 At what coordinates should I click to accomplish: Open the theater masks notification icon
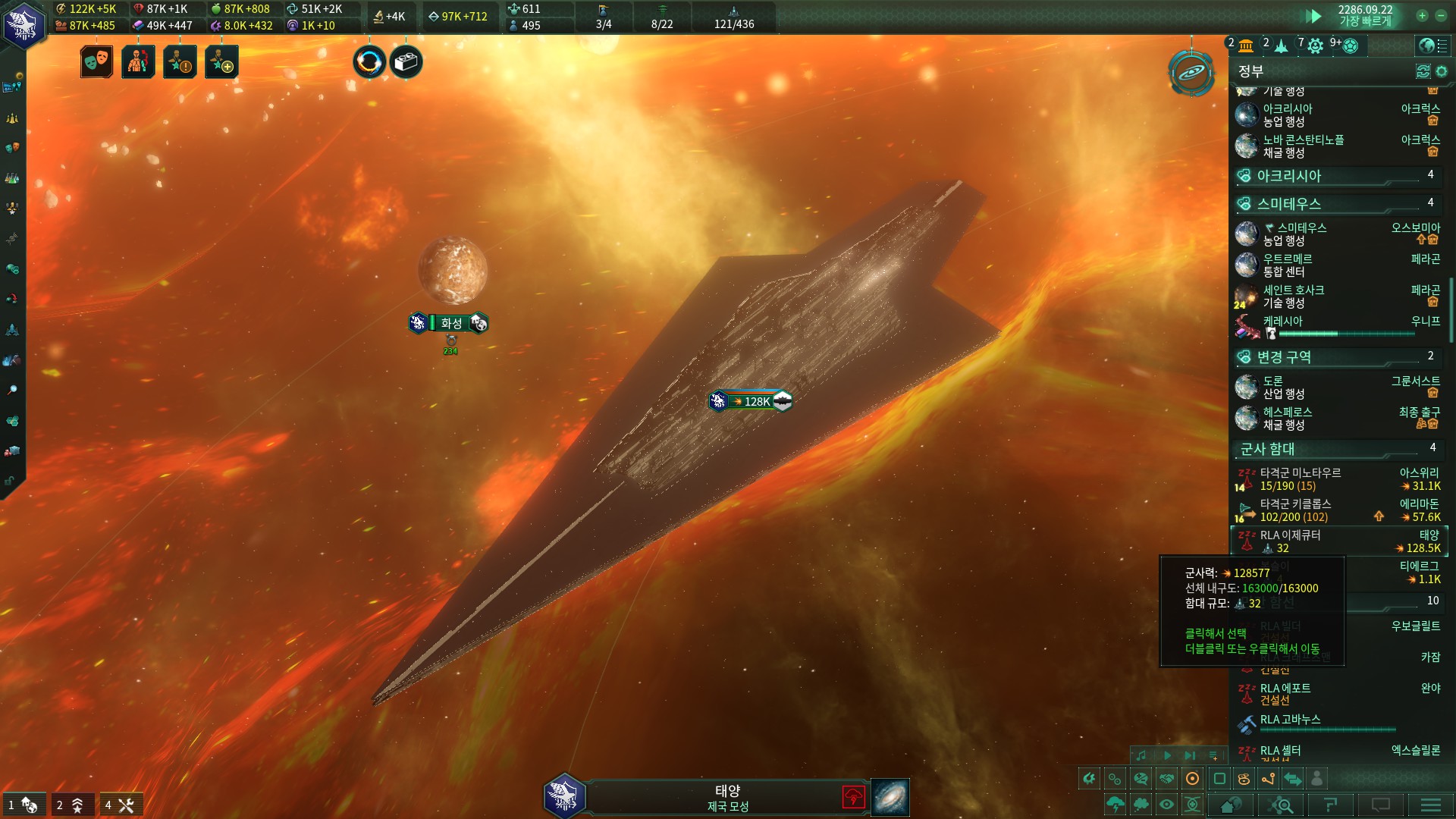pyautogui.click(x=96, y=62)
